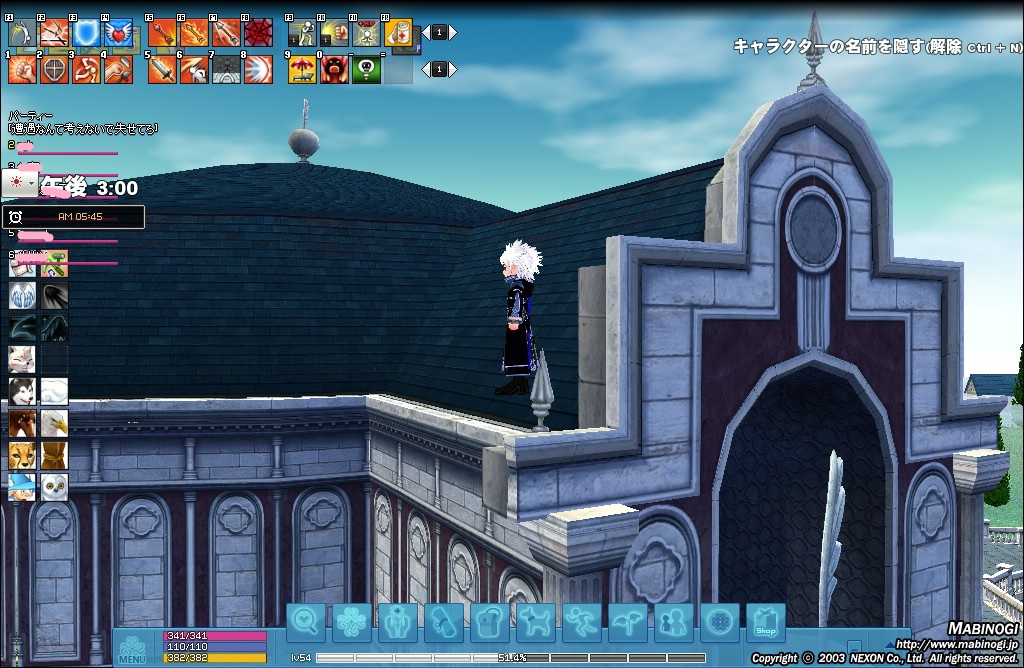Open the heart magnifier search icon

[x=306, y=623]
